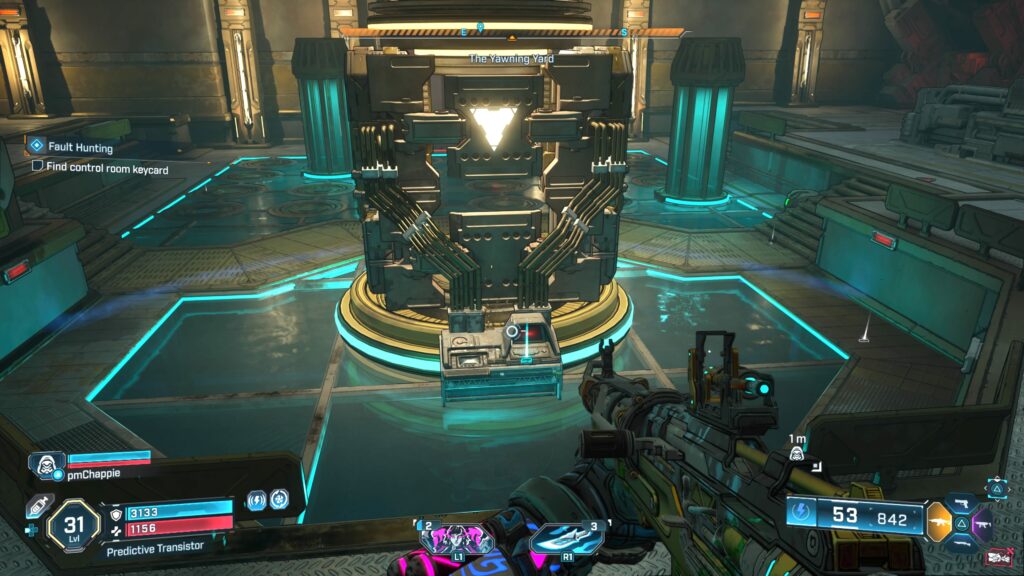This screenshot has width=1024, height=576.
Task: Select the teammate marker showing 1m
Action: tap(798, 455)
